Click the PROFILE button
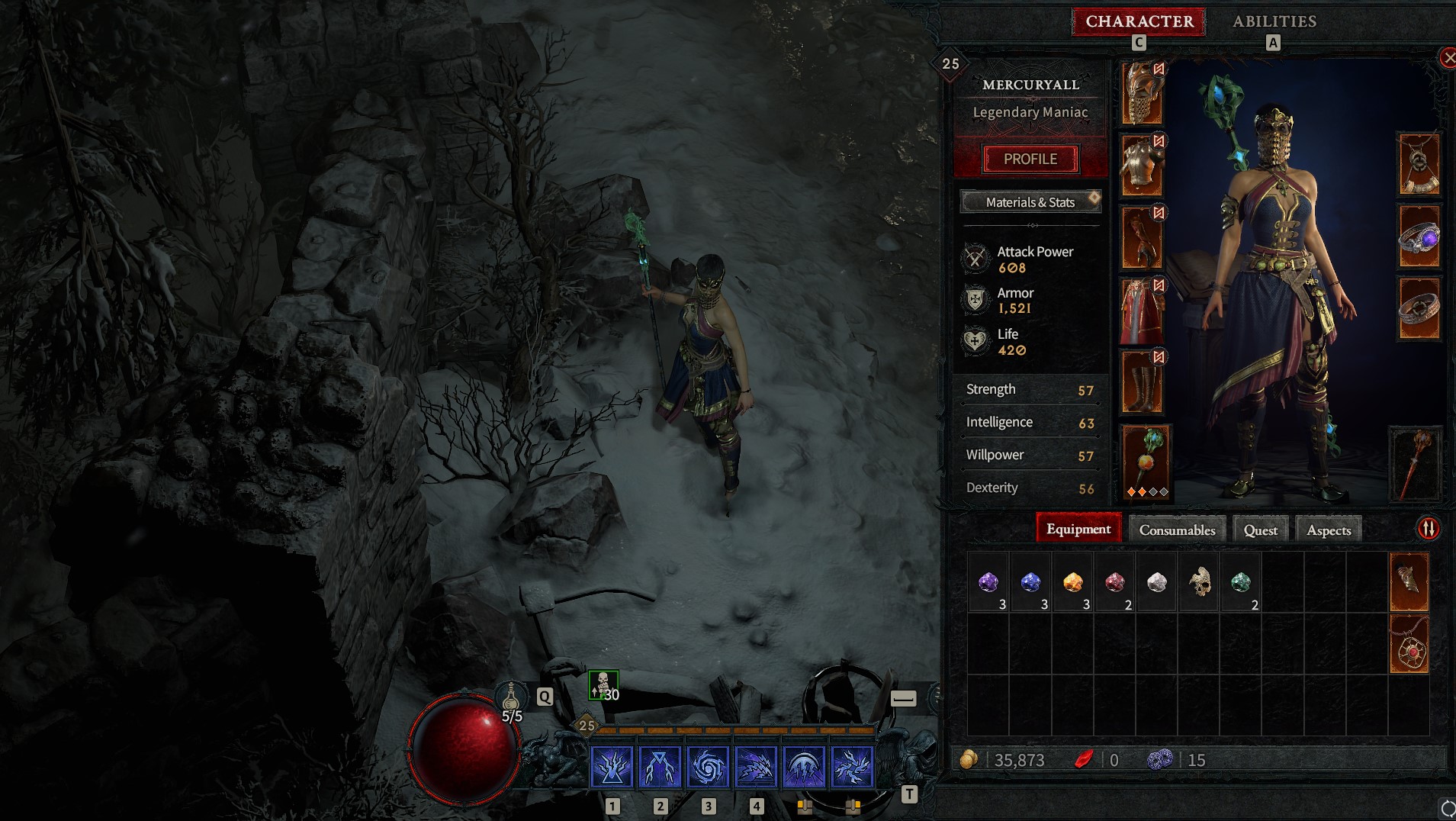This screenshot has height=821, width=1456. [1031, 159]
